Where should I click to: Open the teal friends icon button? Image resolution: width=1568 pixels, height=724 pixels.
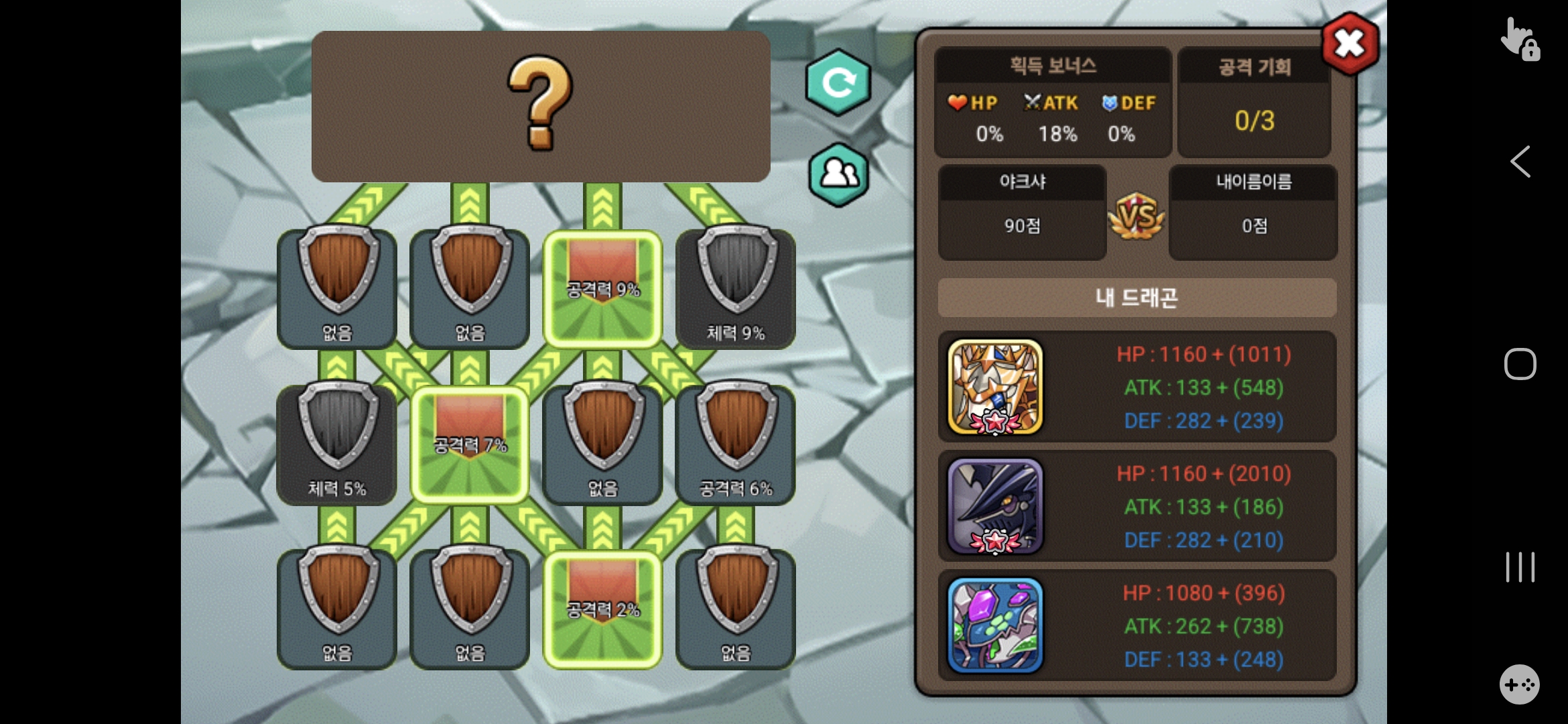point(838,174)
